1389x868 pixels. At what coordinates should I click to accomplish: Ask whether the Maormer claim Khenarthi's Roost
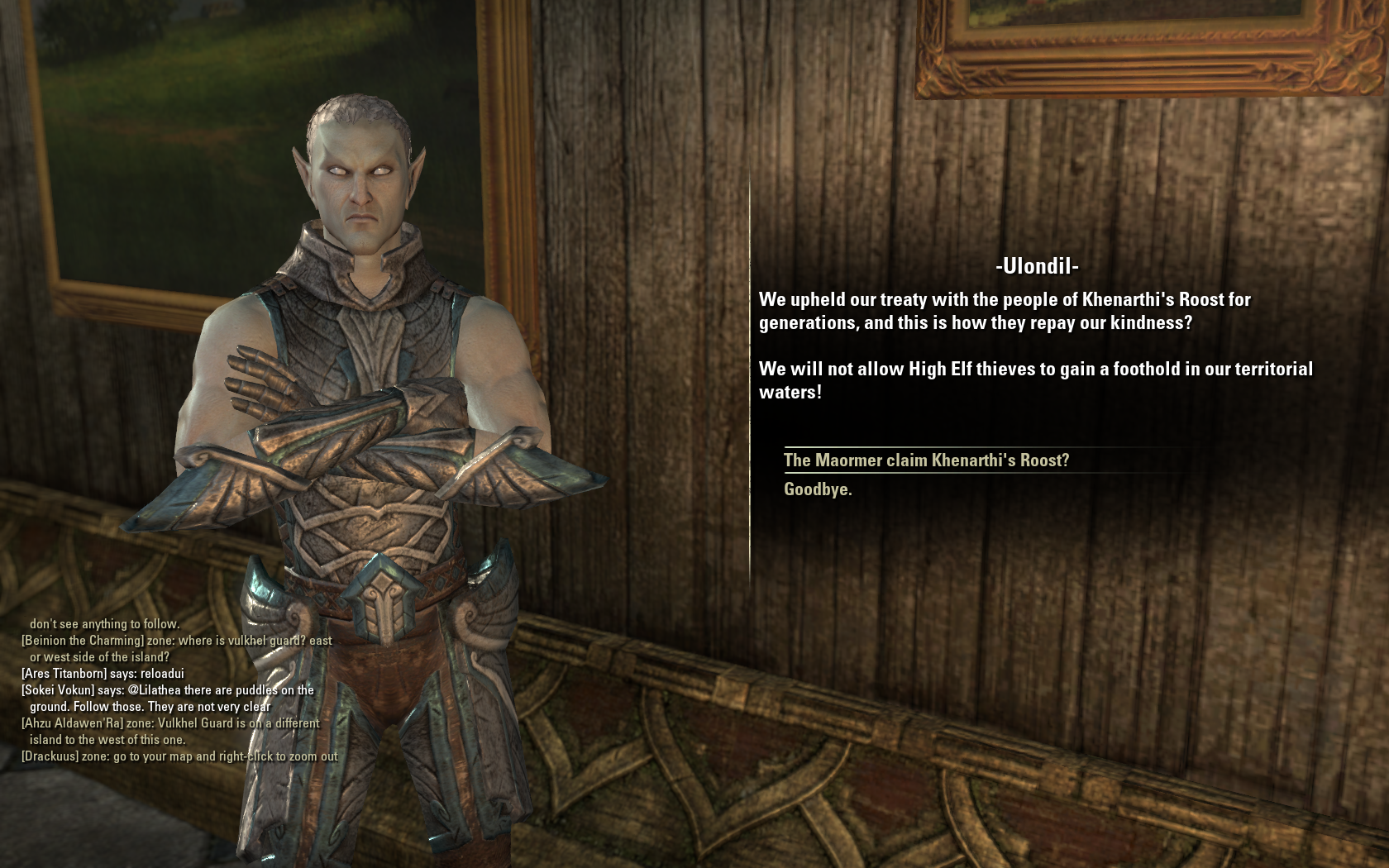pos(926,460)
